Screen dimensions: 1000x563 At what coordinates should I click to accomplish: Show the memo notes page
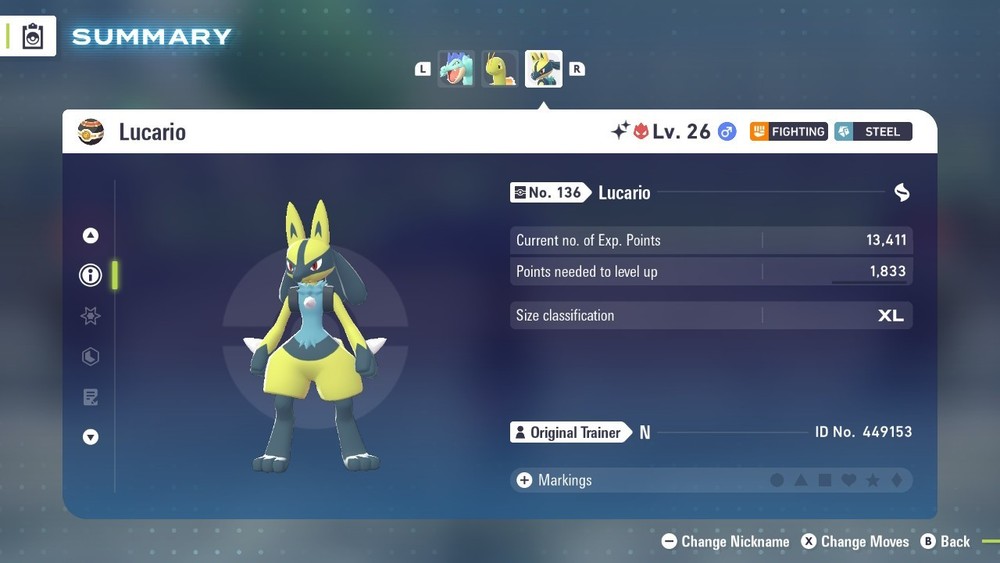pos(91,397)
